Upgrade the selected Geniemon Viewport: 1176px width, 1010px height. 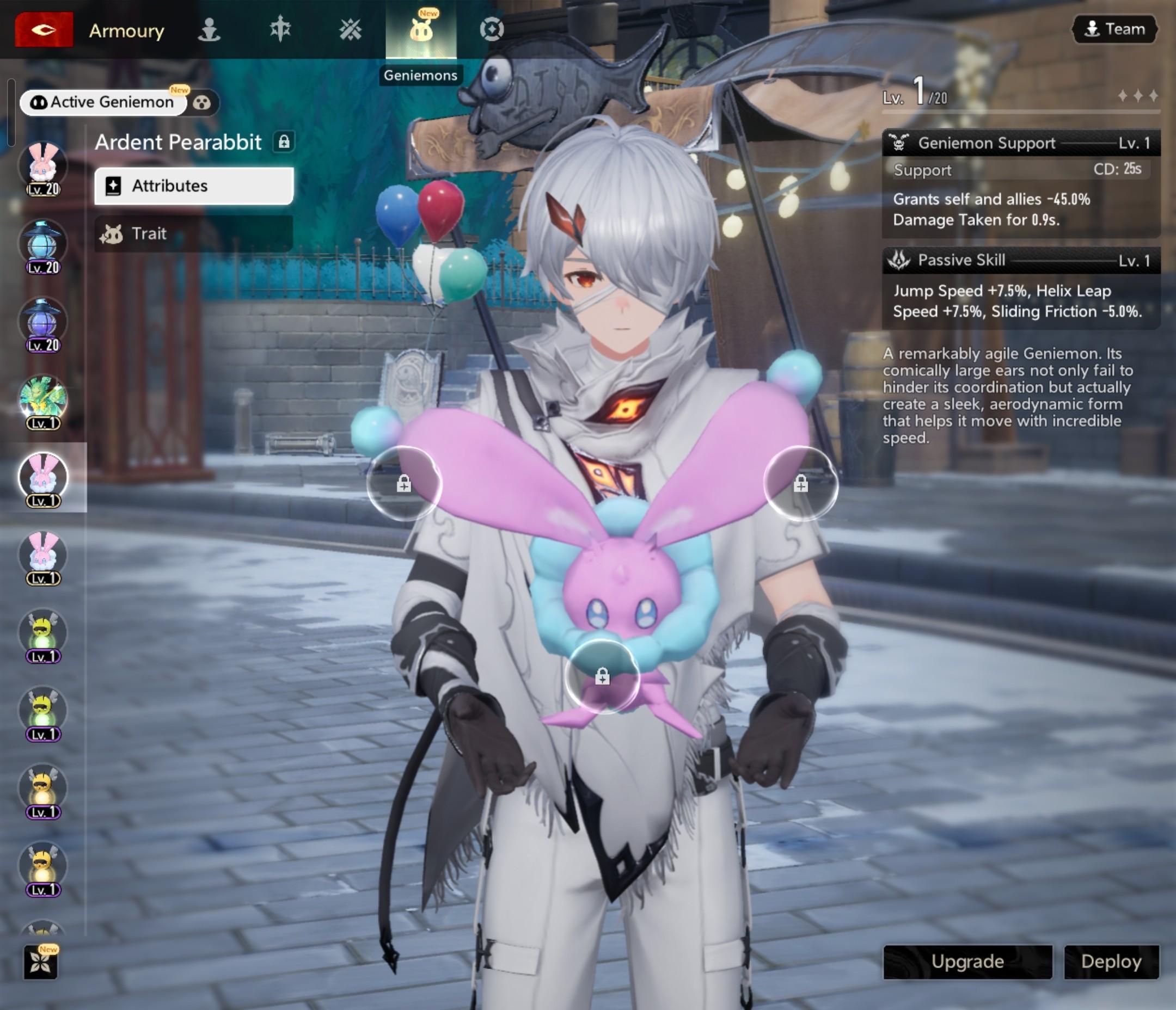pyautogui.click(x=967, y=962)
